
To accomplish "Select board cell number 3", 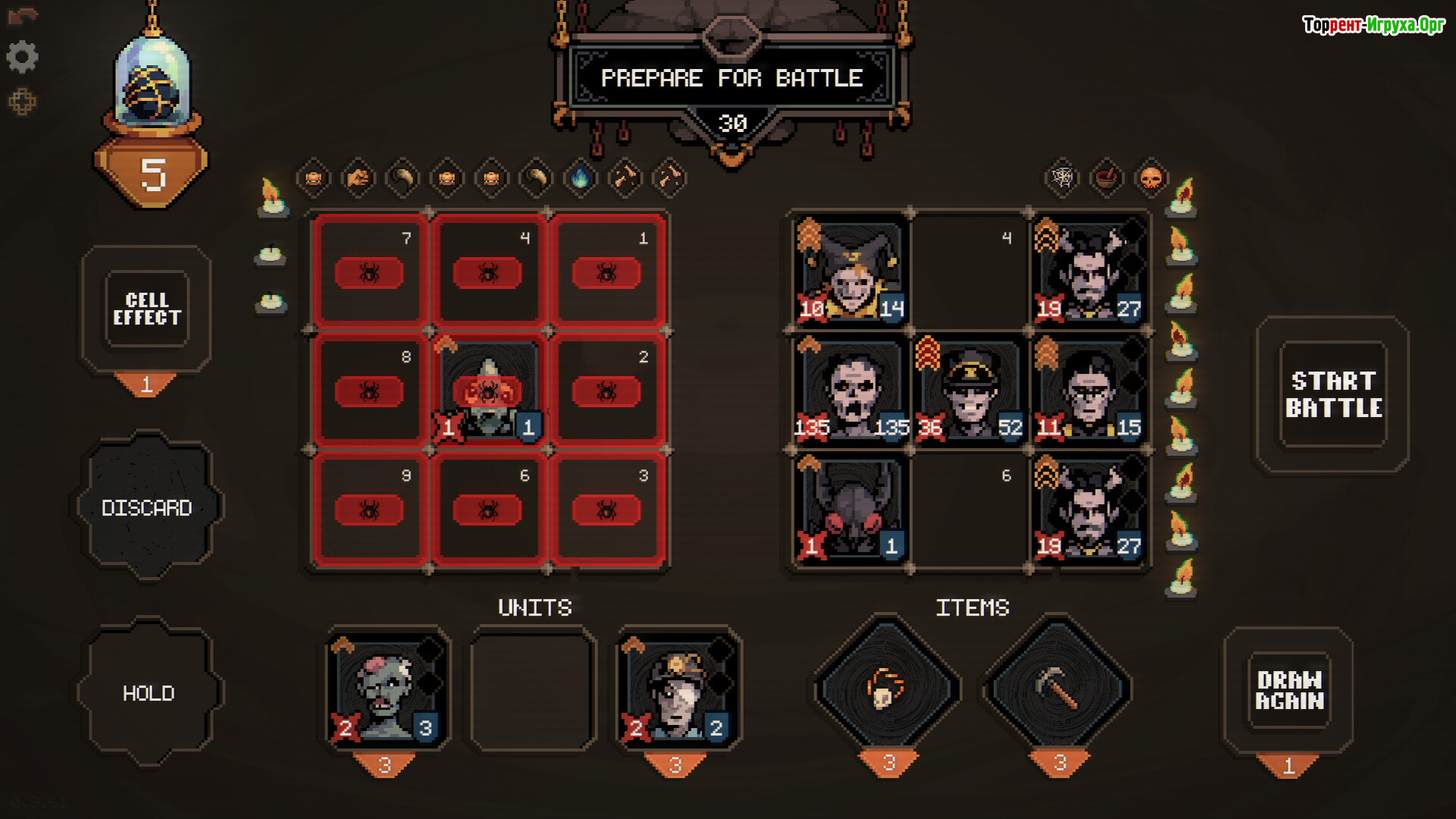I will click(x=607, y=509).
